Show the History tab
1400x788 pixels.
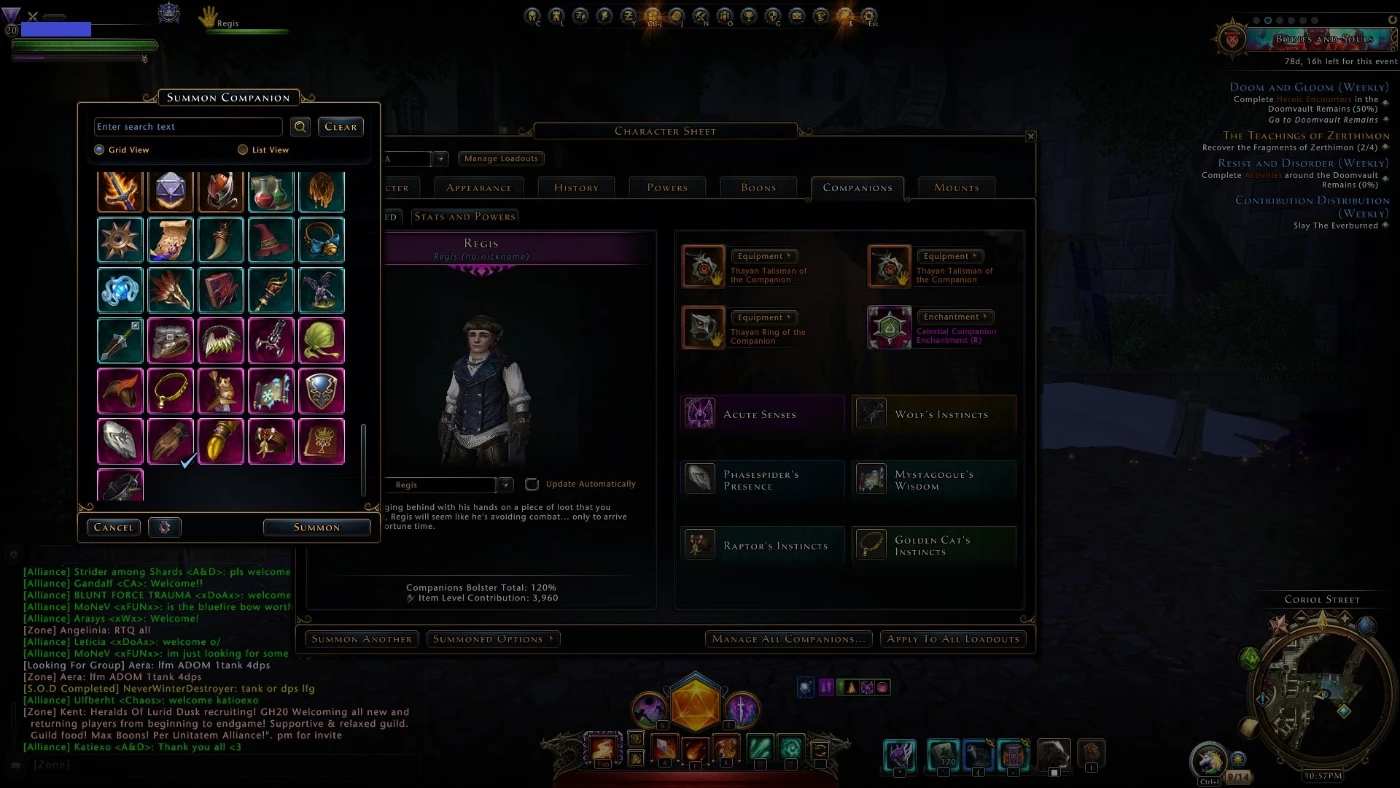[576, 187]
